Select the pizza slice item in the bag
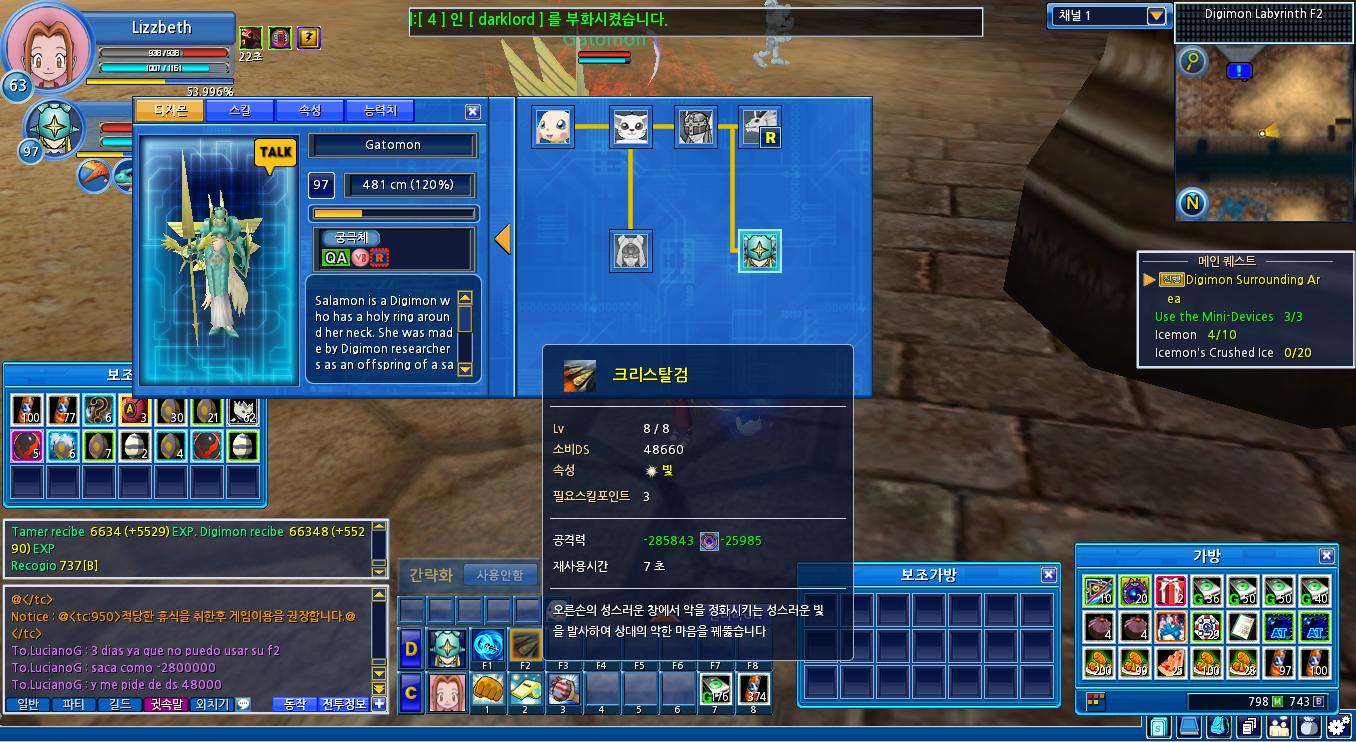1356x742 pixels. coord(1170,663)
